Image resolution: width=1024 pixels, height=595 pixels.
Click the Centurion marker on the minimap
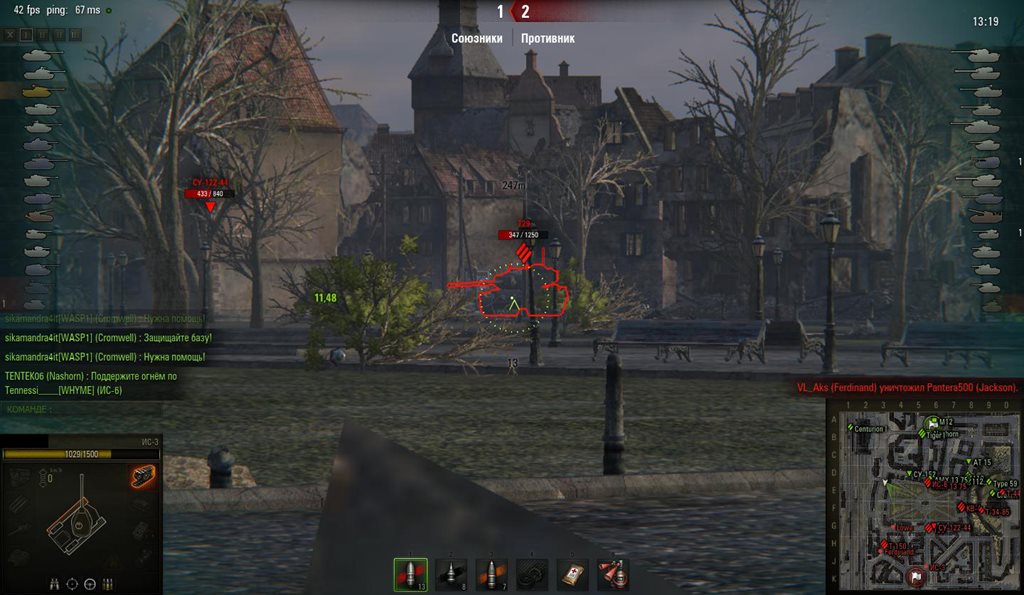[868, 428]
